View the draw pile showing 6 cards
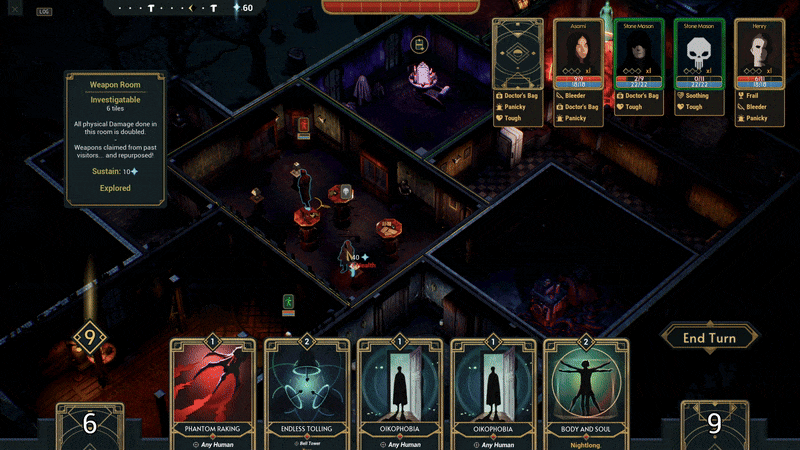Image resolution: width=800 pixels, height=450 pixels. tap(89, 424)
